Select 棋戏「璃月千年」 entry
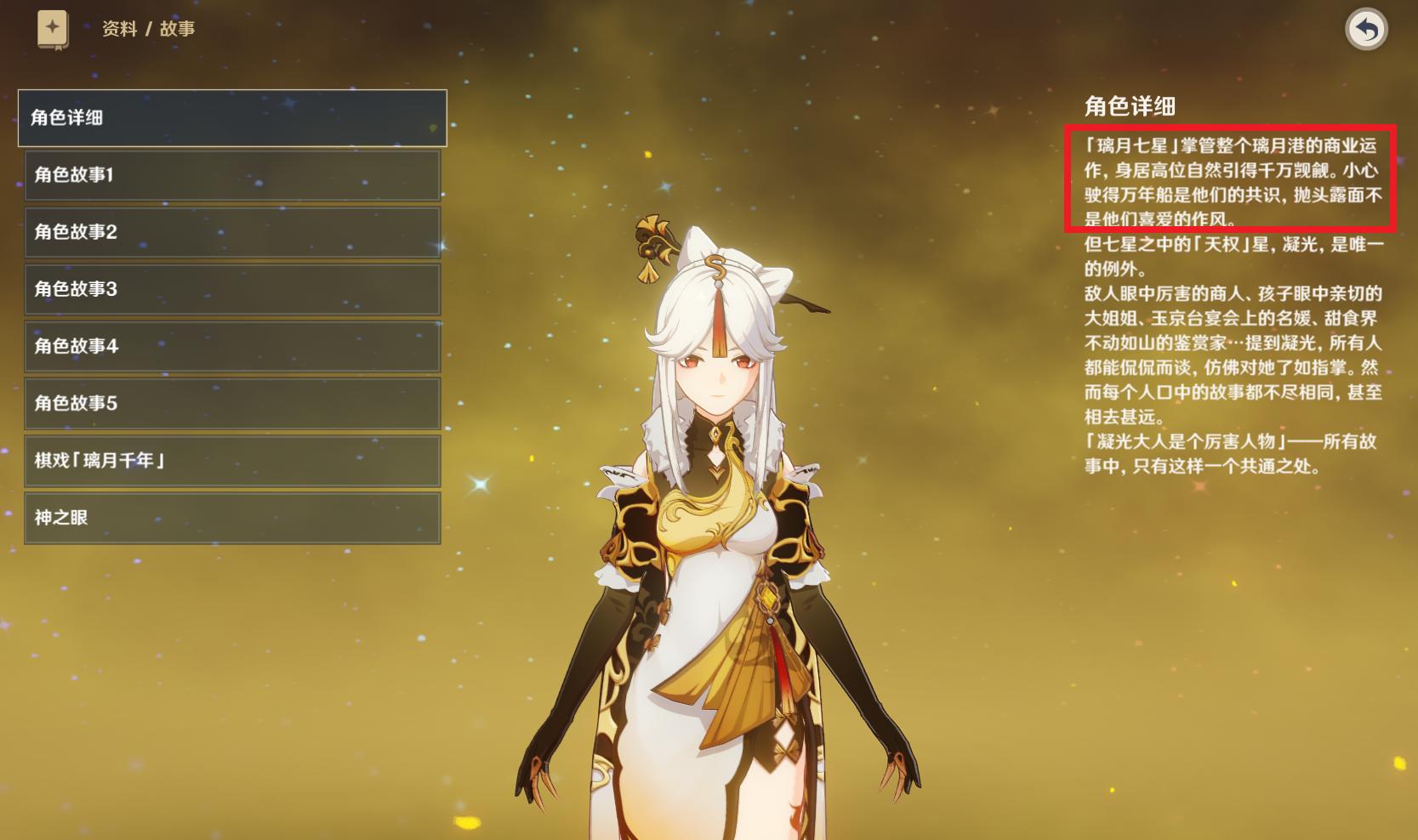The image size is (1418, 840). point(234,460)
